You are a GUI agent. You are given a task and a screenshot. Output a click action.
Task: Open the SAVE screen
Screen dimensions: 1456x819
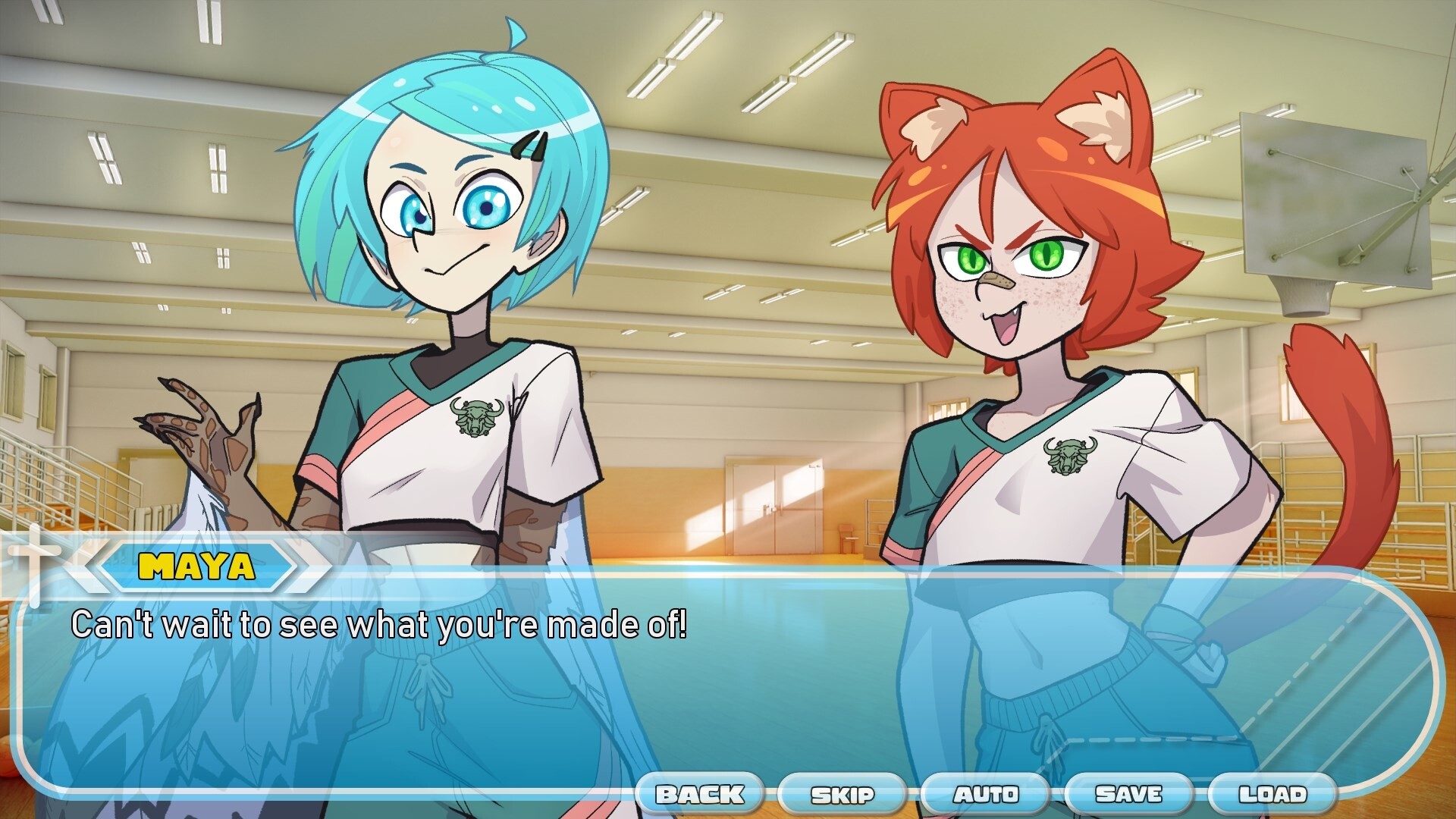tap(1129, 795)
